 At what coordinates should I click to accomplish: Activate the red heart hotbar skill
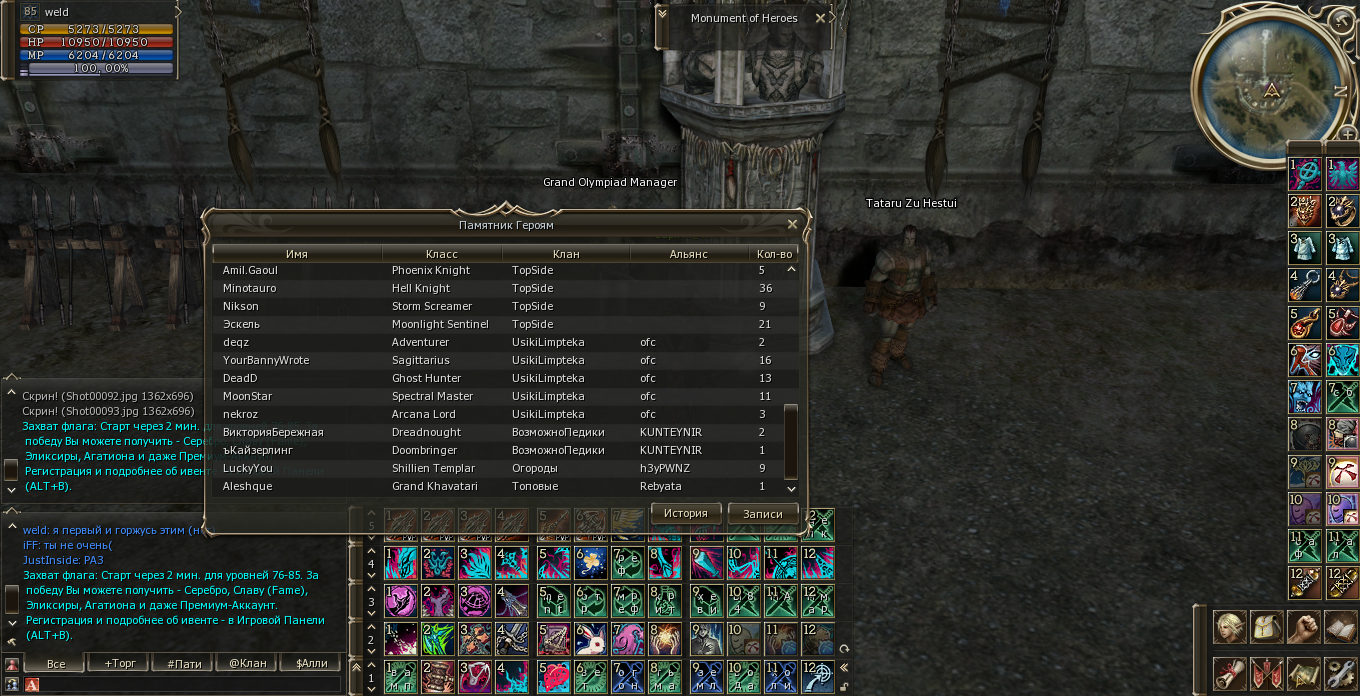(553, 675)
